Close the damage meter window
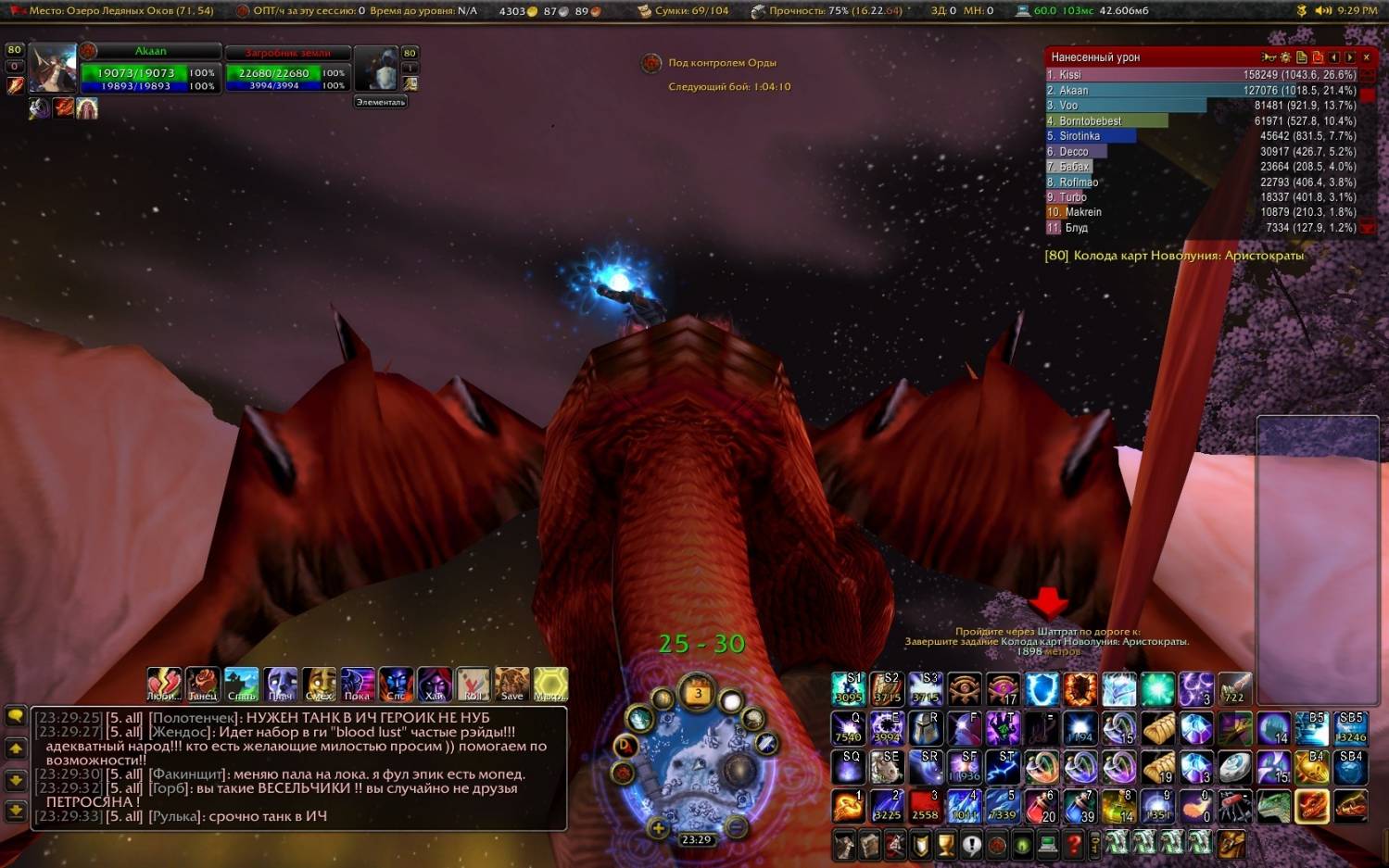Image resolution: width=1389 pixels, height=868 pixels. [x=1366, y=57]
